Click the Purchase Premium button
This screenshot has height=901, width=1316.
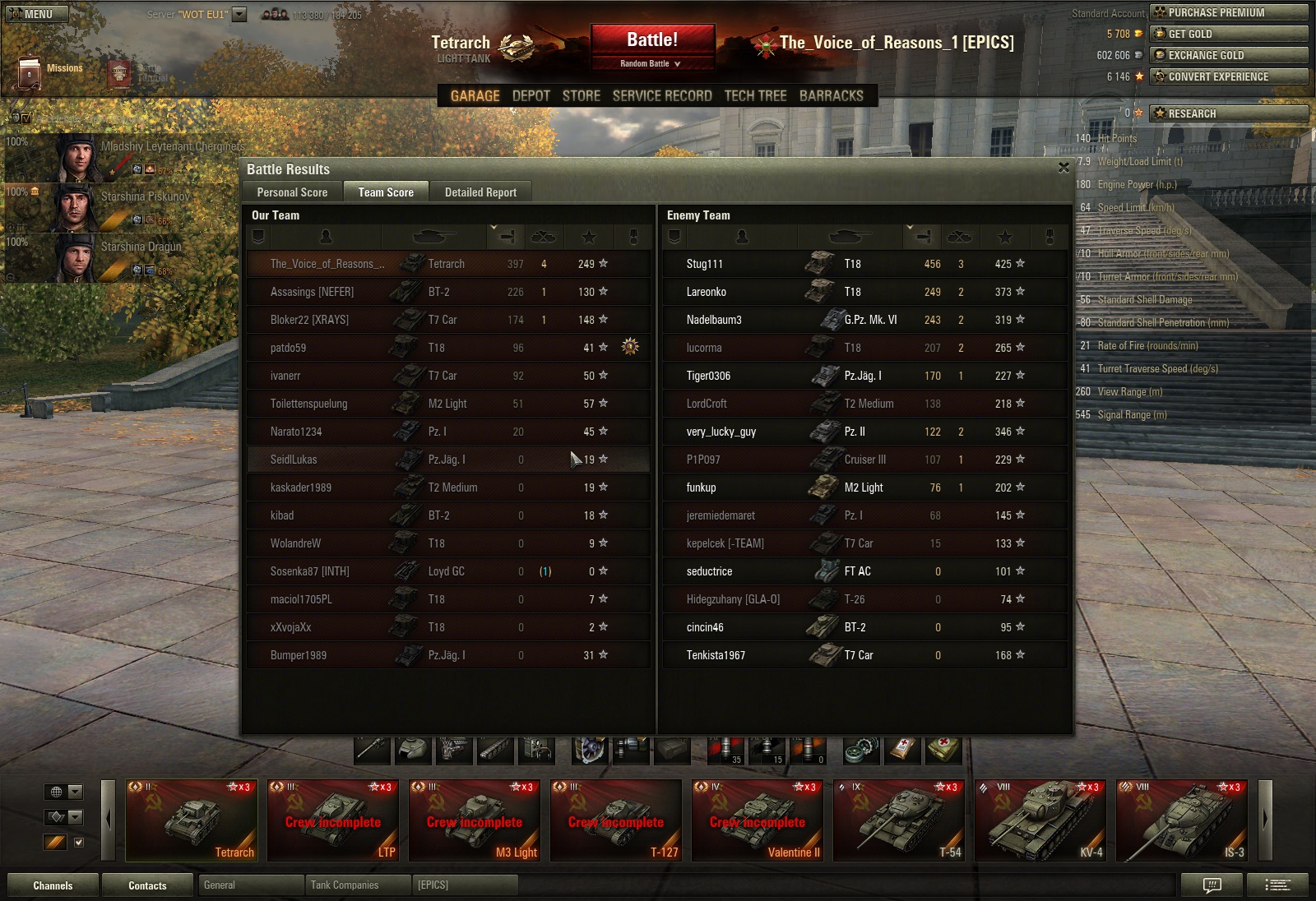pyautogui.click(x=1228, y=12)
